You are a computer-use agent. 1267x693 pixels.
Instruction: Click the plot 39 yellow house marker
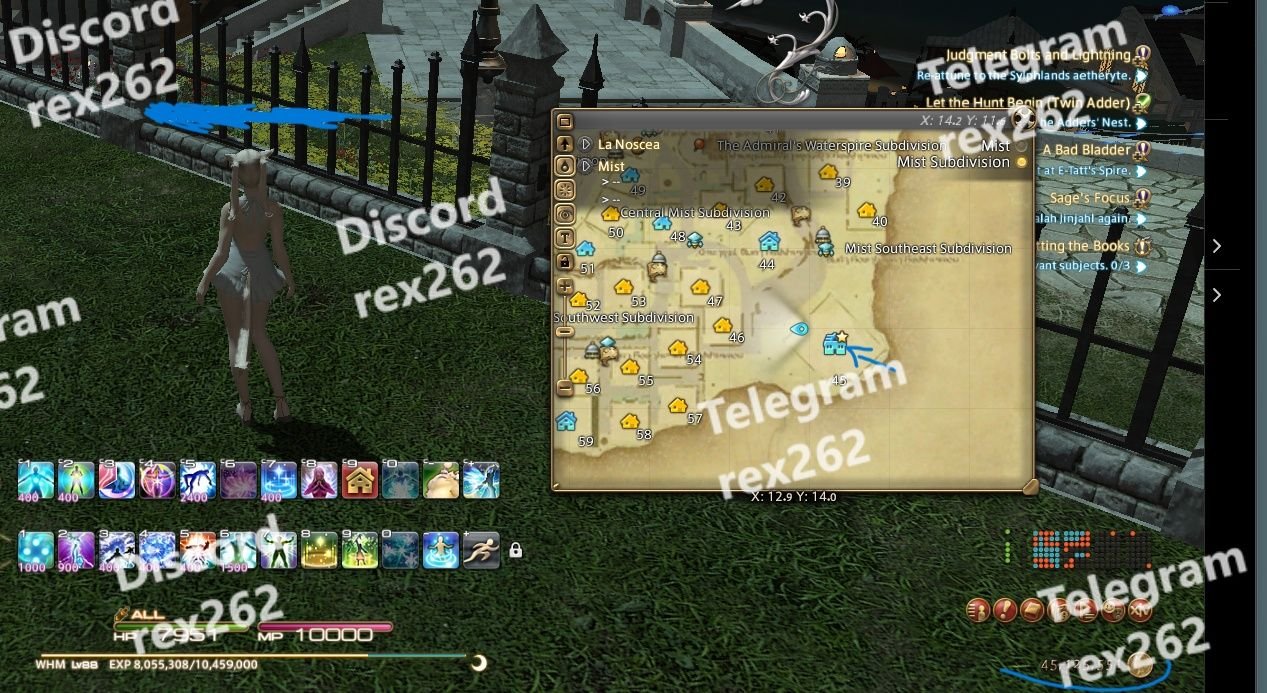coord(828,172)
